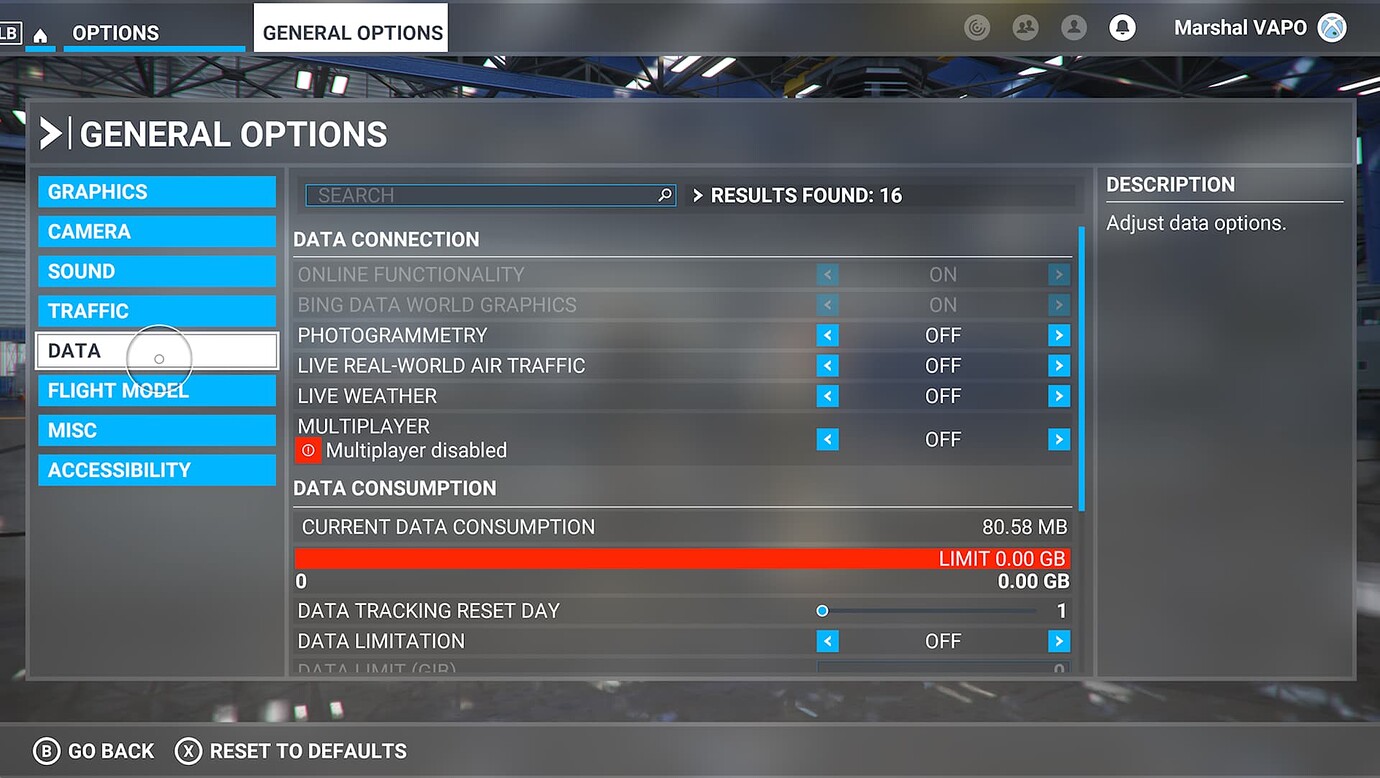Turn Photogrammetry on

click(x=1058, y=335)
